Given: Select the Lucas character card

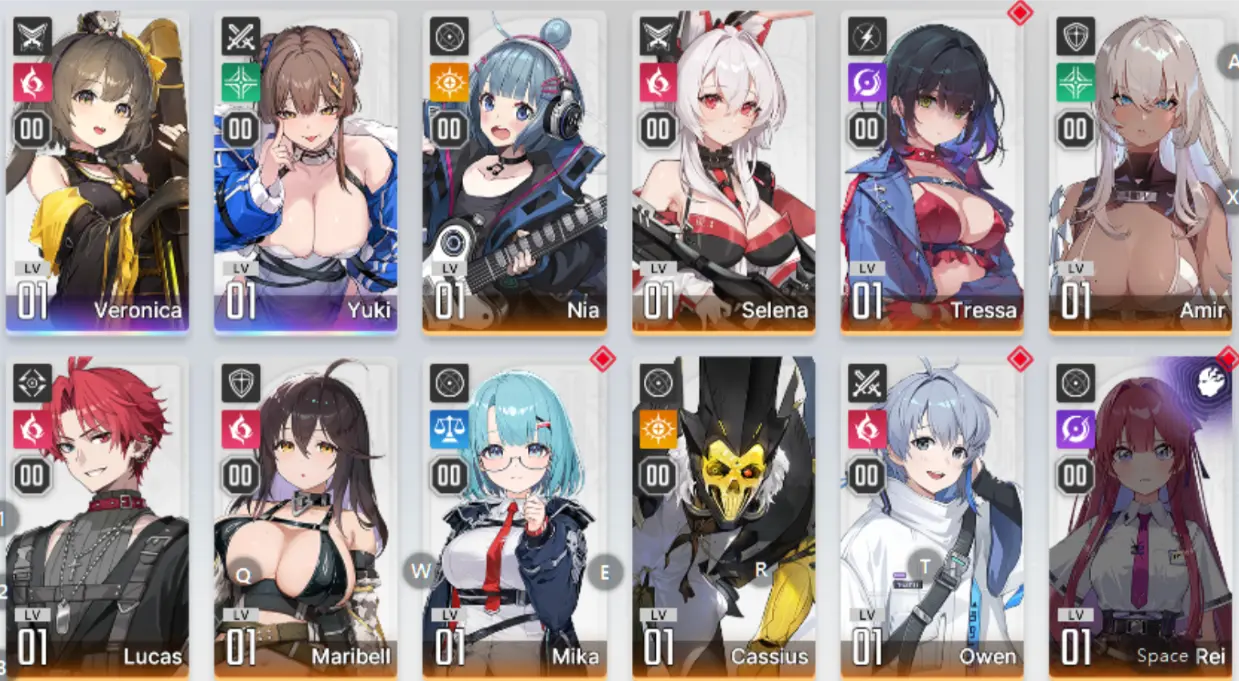Looking at the screenshot, I should (97, 518).
